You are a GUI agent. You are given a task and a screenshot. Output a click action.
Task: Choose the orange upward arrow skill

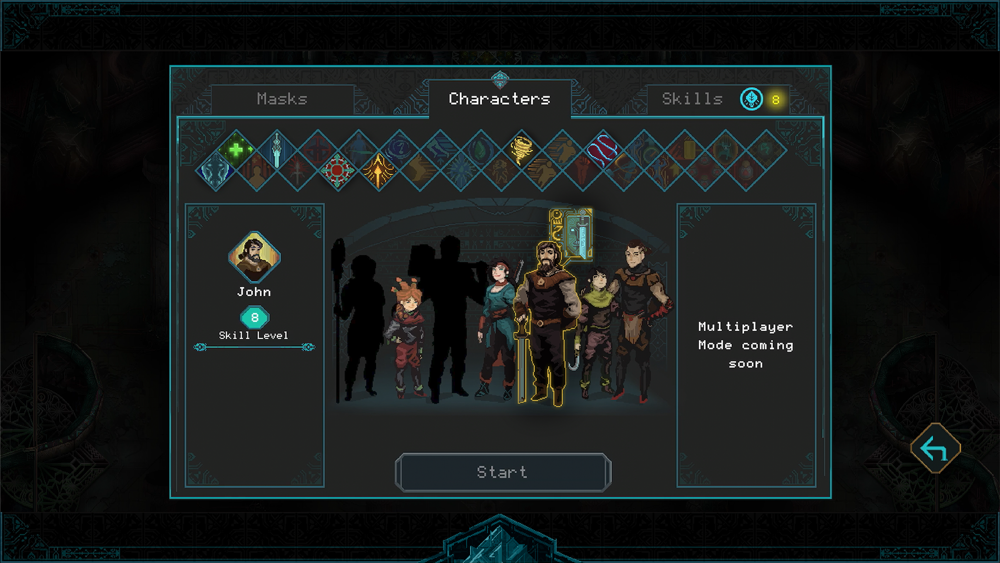click(379, 171)
